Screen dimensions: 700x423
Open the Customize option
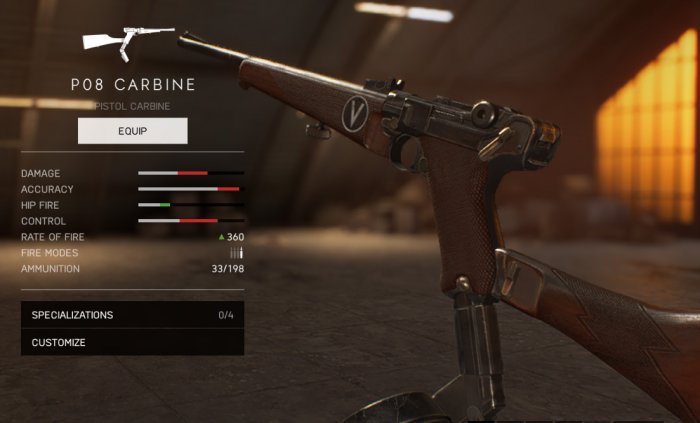click(x=132, y=343)
